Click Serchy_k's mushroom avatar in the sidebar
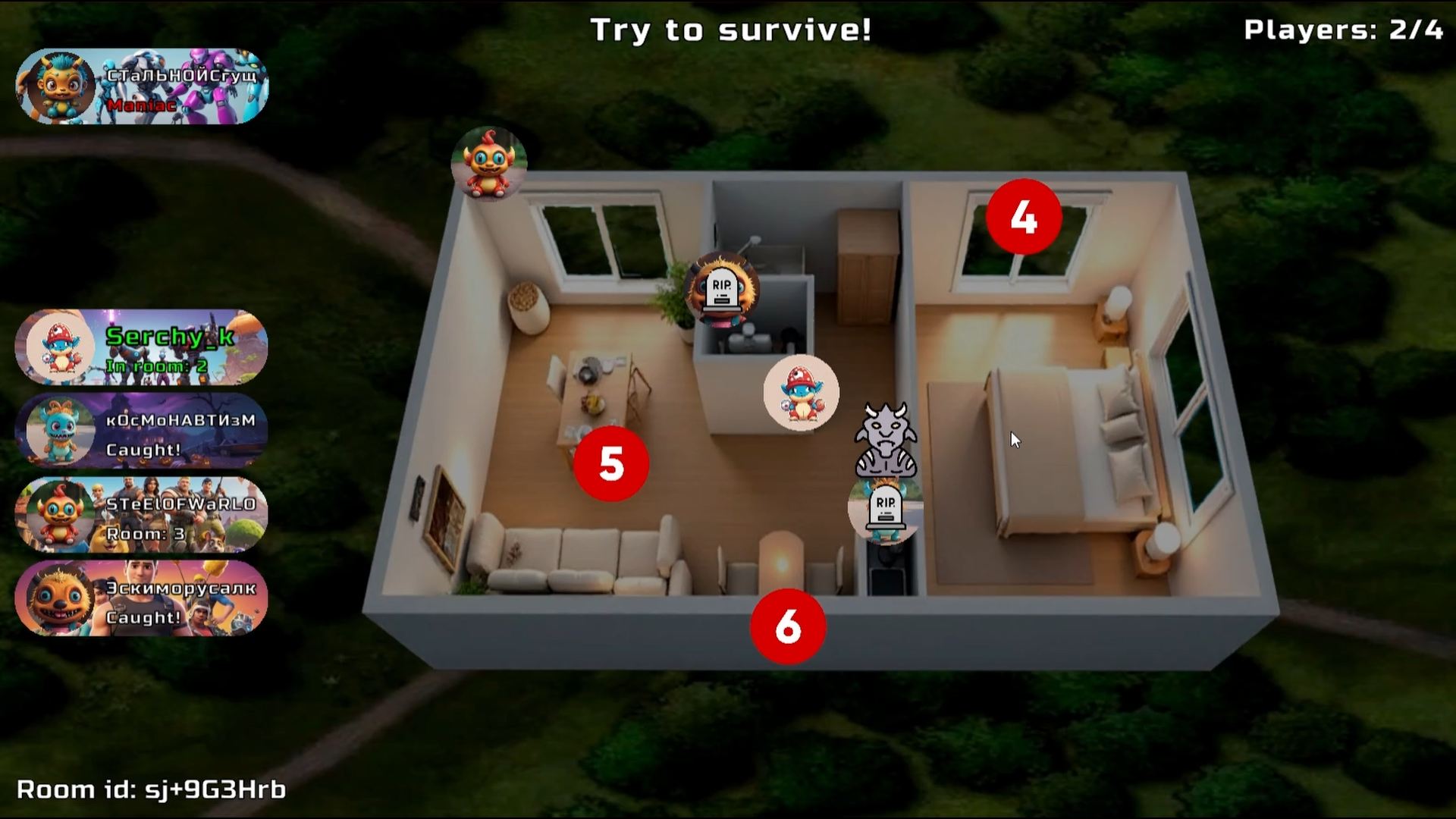This screenshot has height=819, width=1456. [59, 349]
